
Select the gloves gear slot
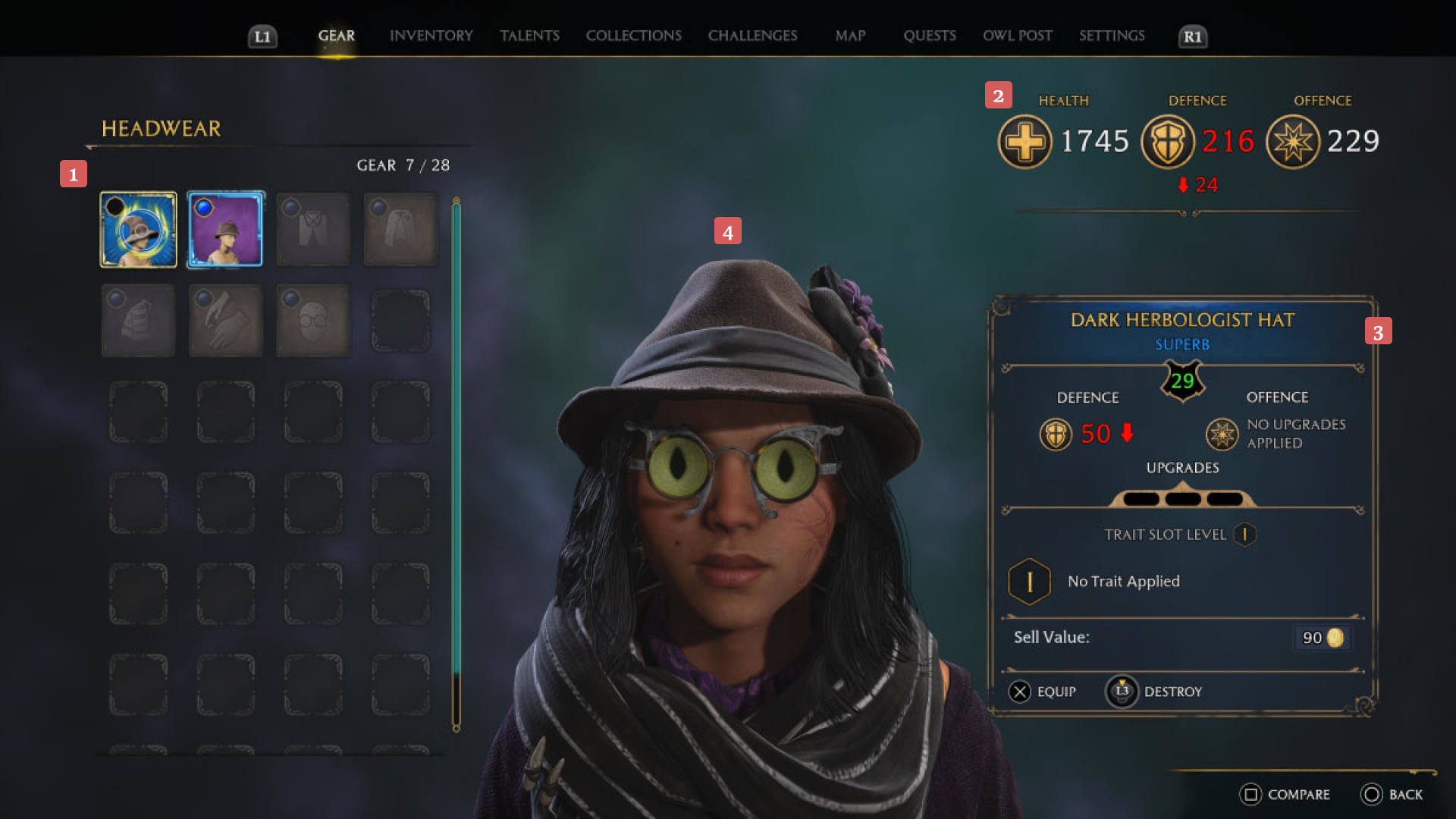(x=225, y=320)
